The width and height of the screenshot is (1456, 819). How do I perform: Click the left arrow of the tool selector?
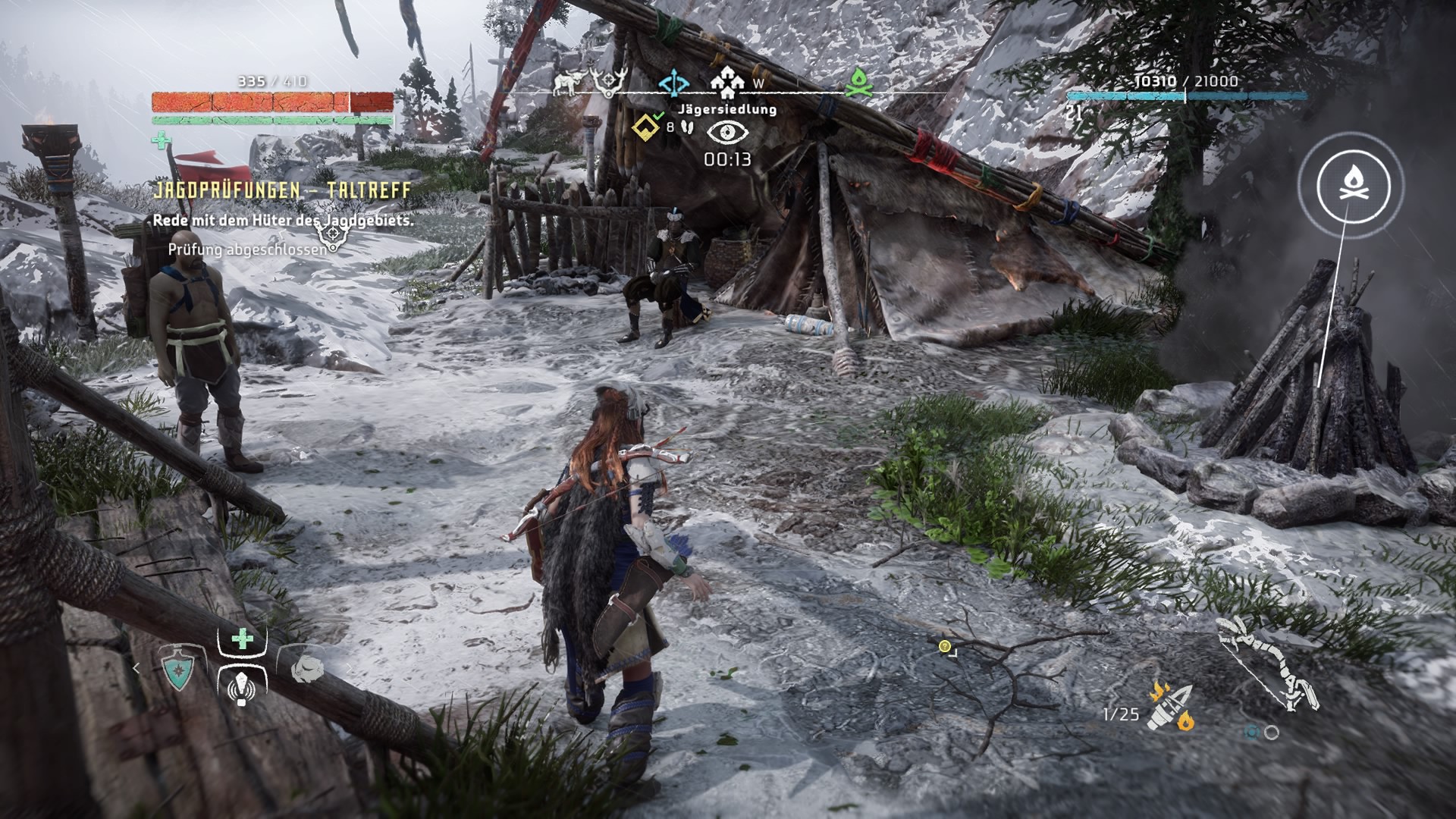[x=136, y=668]
